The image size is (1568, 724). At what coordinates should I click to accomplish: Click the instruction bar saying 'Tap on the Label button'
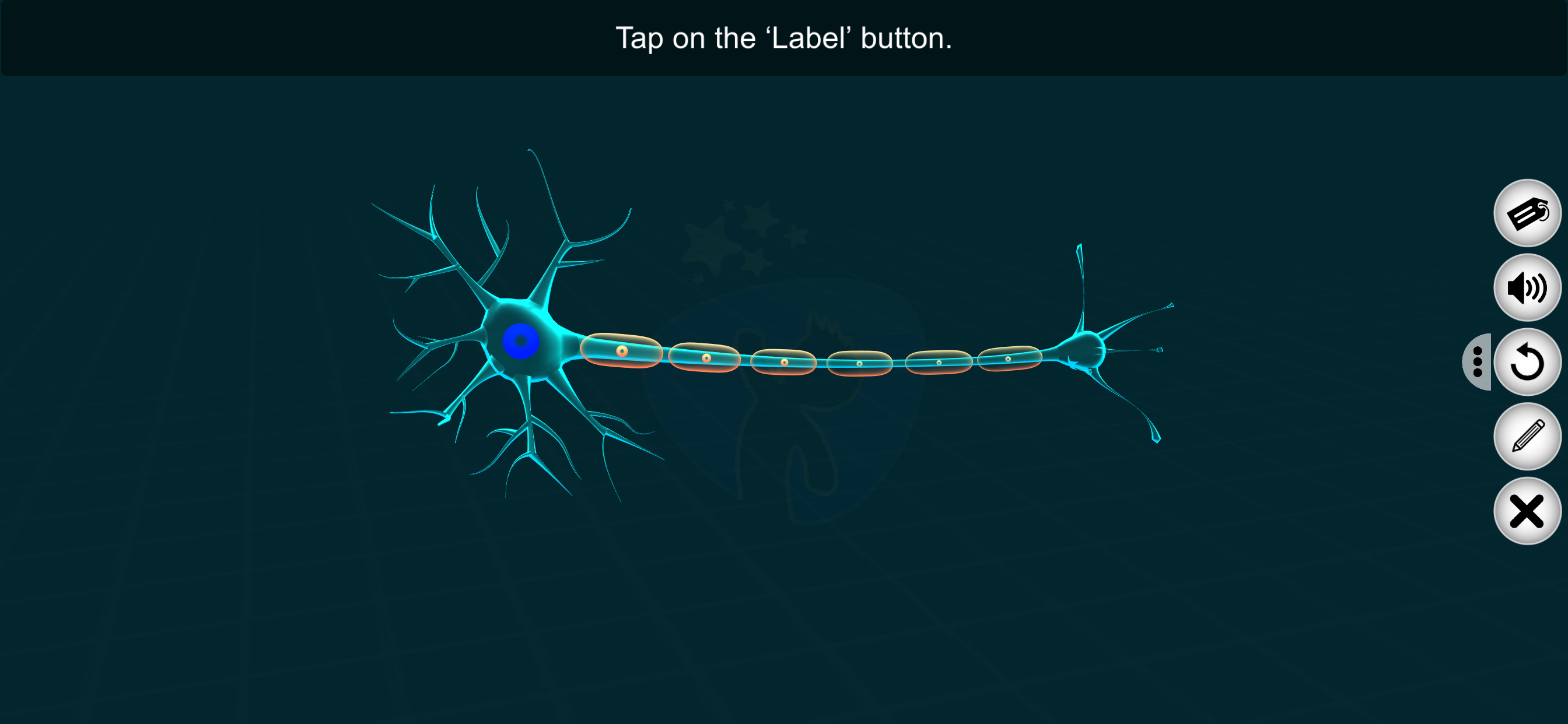(x=784, y=38)
